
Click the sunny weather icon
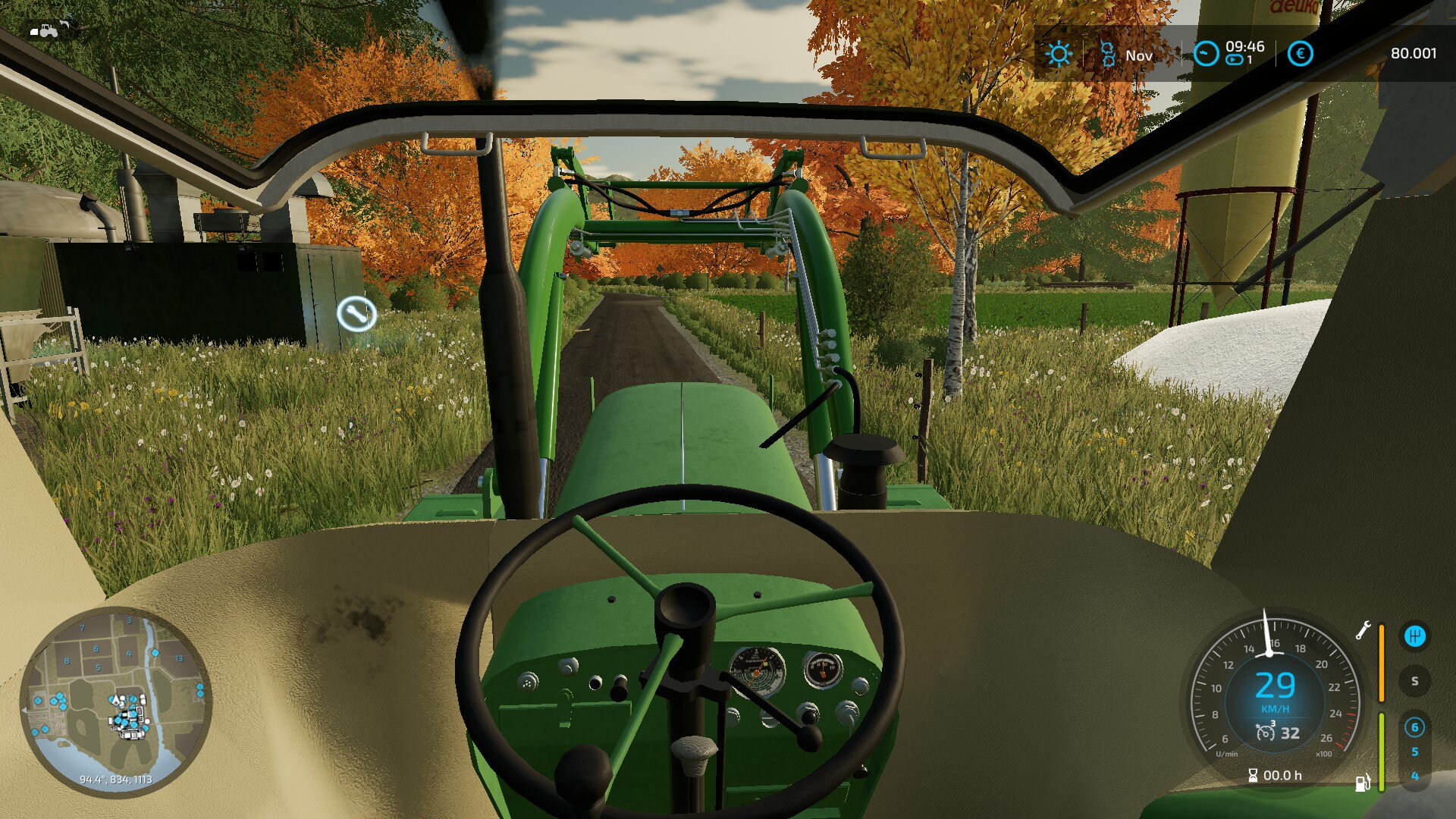click(1059, 55)
